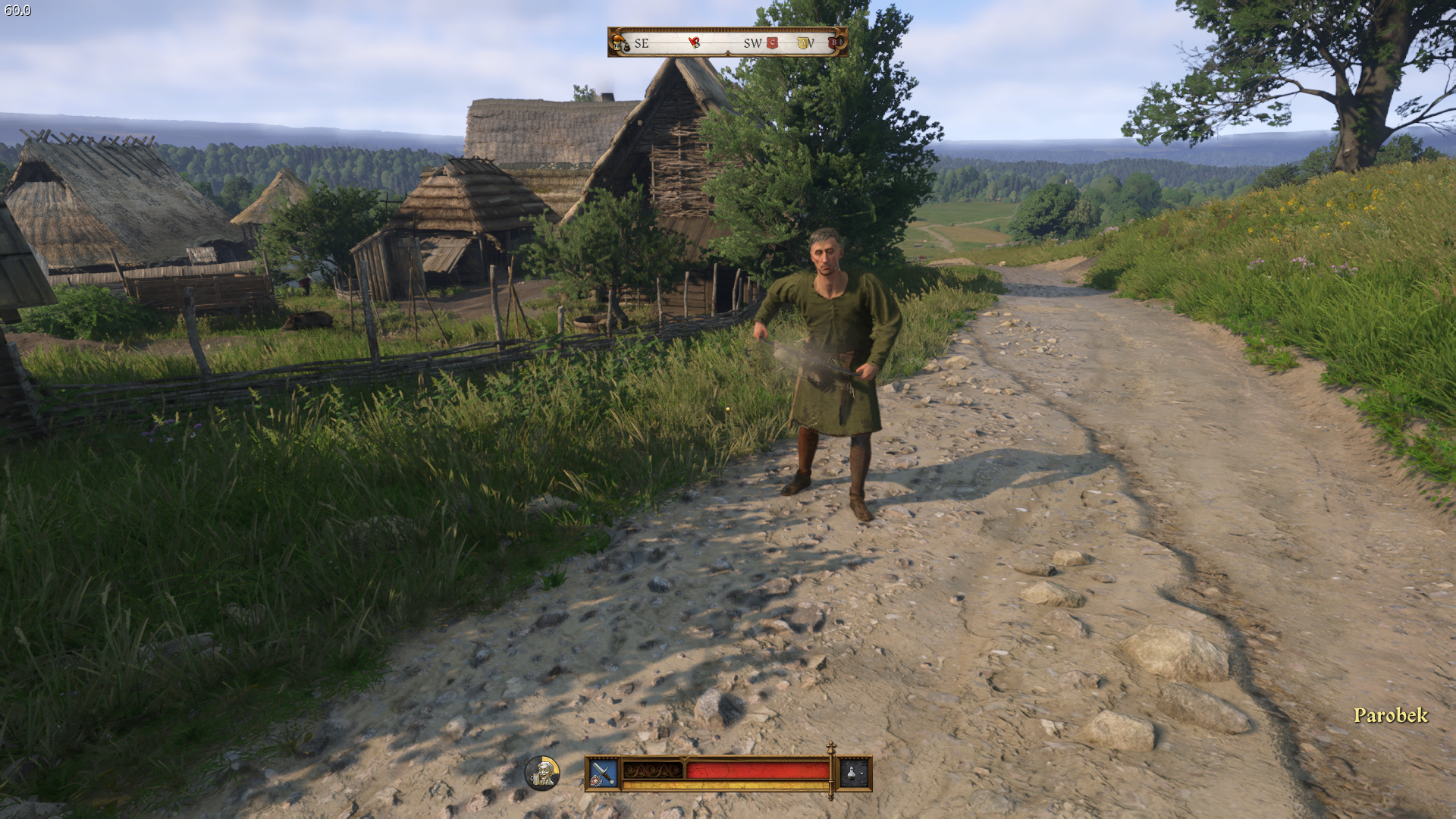Click the alchemy flask marker on the compass
The height and width of the screenshot is (819, 1456).
pos(620,42)
